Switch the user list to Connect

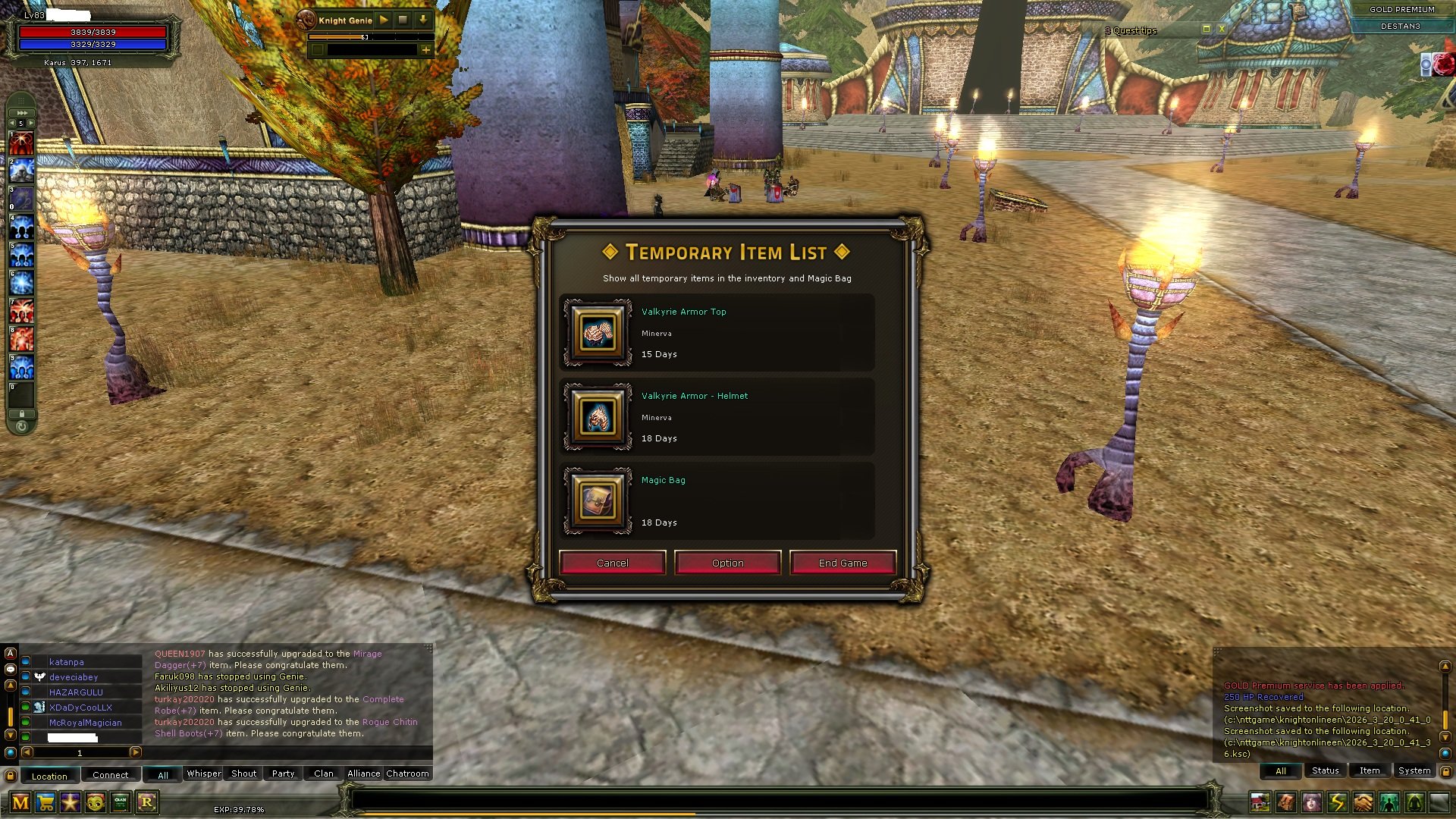110,775
